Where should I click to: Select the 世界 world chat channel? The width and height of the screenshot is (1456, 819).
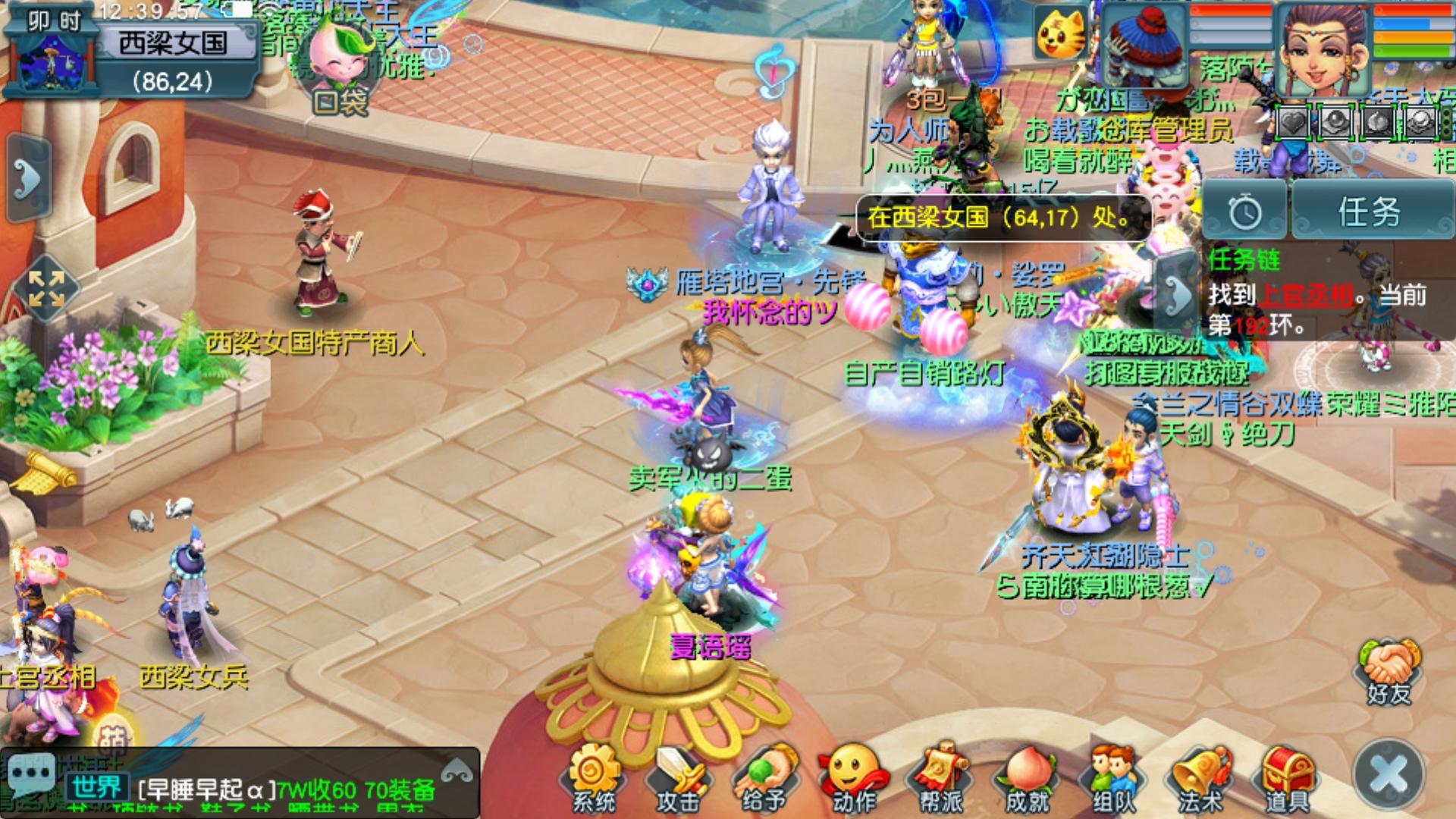coord(97,788)
